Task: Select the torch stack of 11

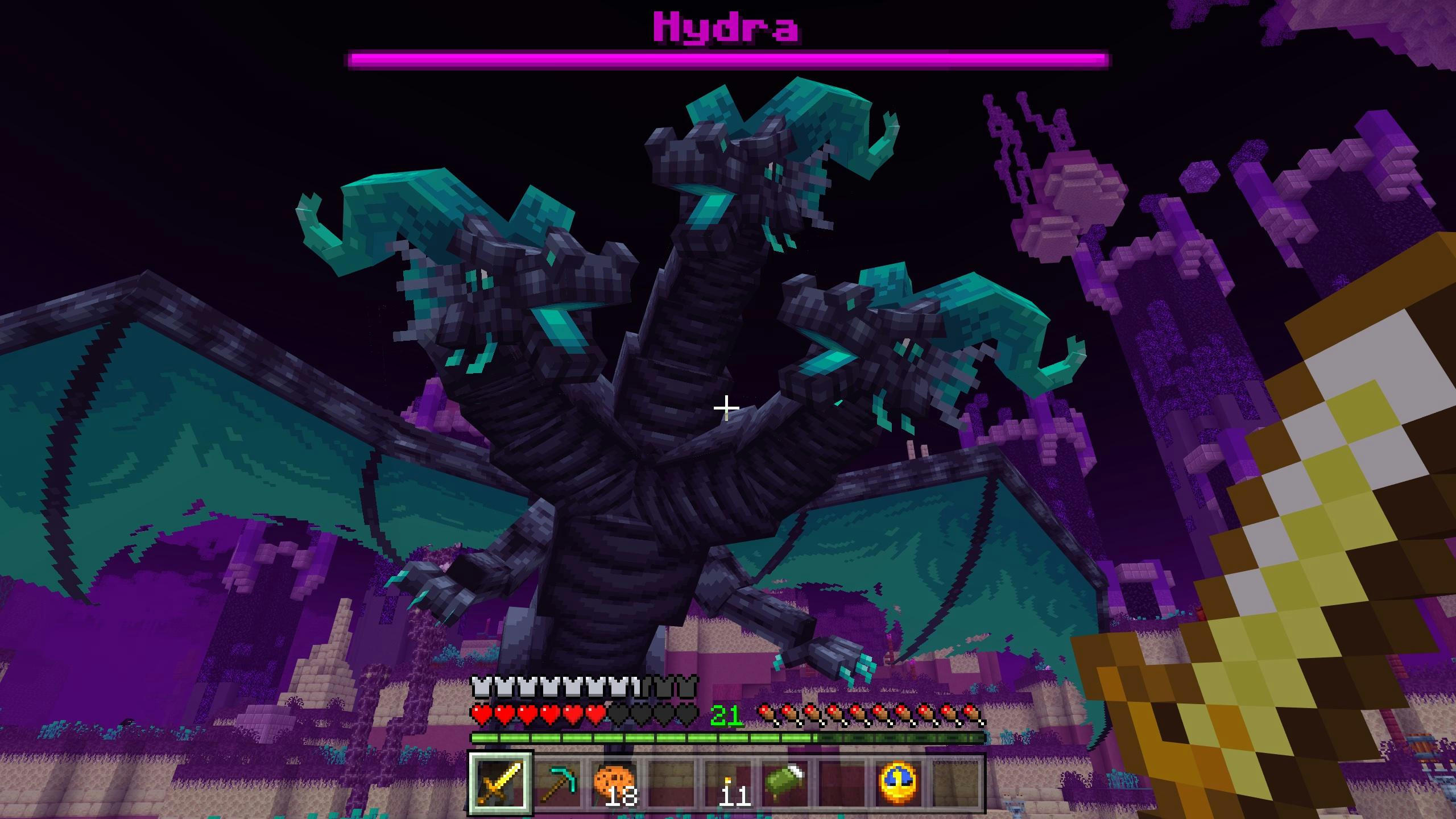Action: 728,783
